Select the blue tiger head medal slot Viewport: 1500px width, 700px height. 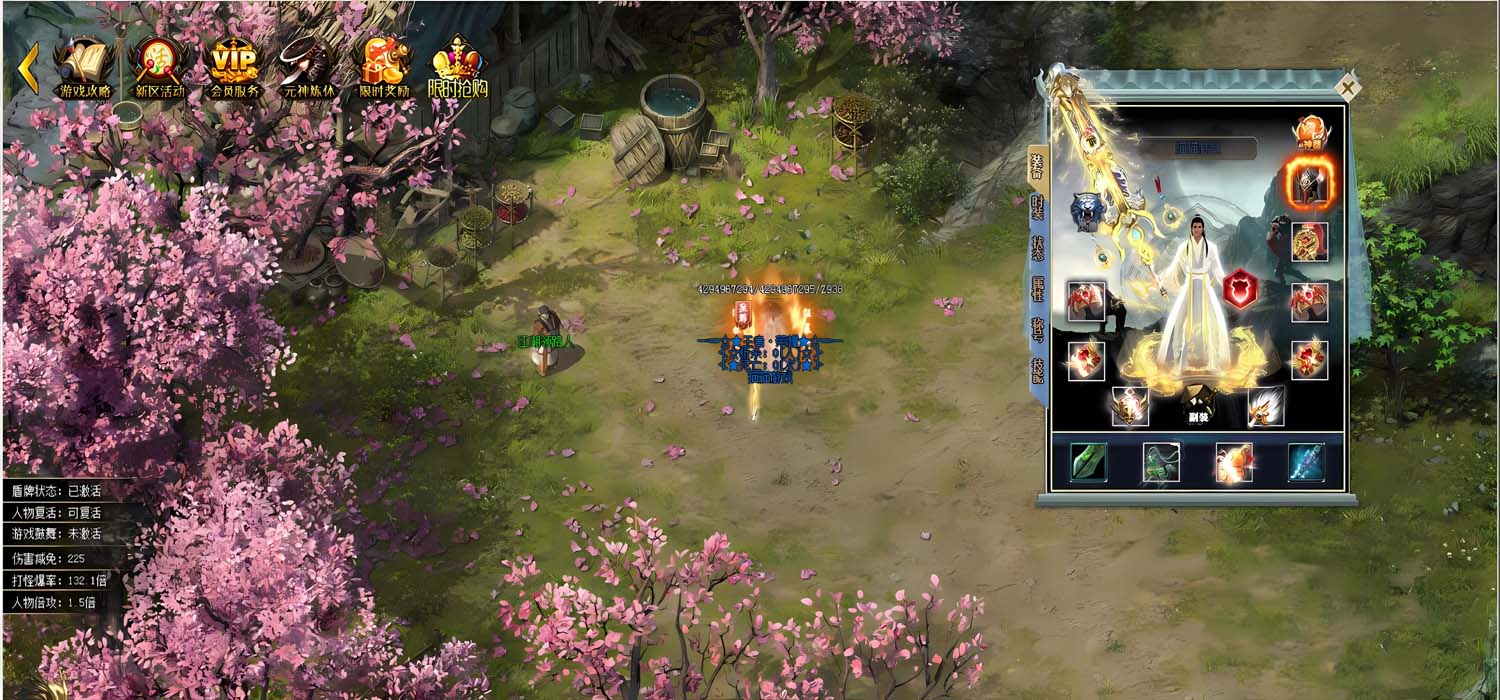(1087, 212)
